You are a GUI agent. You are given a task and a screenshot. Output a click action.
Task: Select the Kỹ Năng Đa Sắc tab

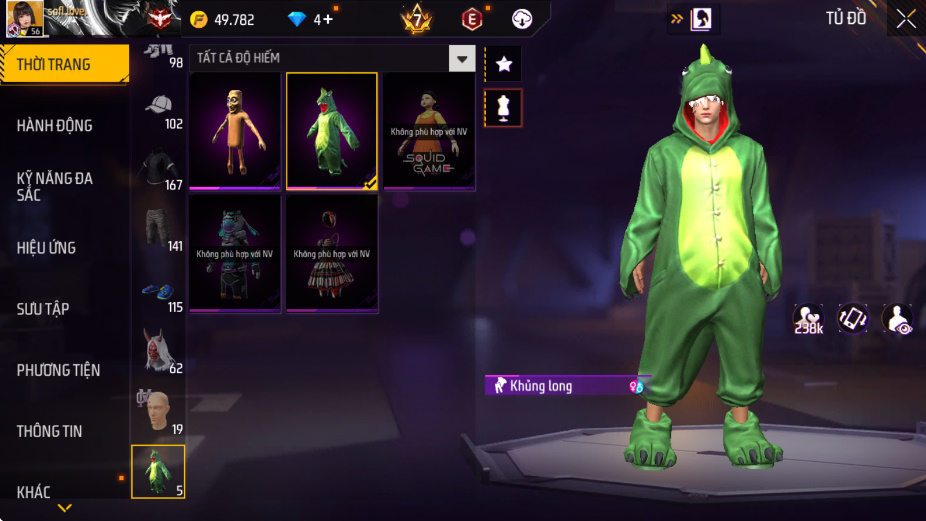point(55,186)
